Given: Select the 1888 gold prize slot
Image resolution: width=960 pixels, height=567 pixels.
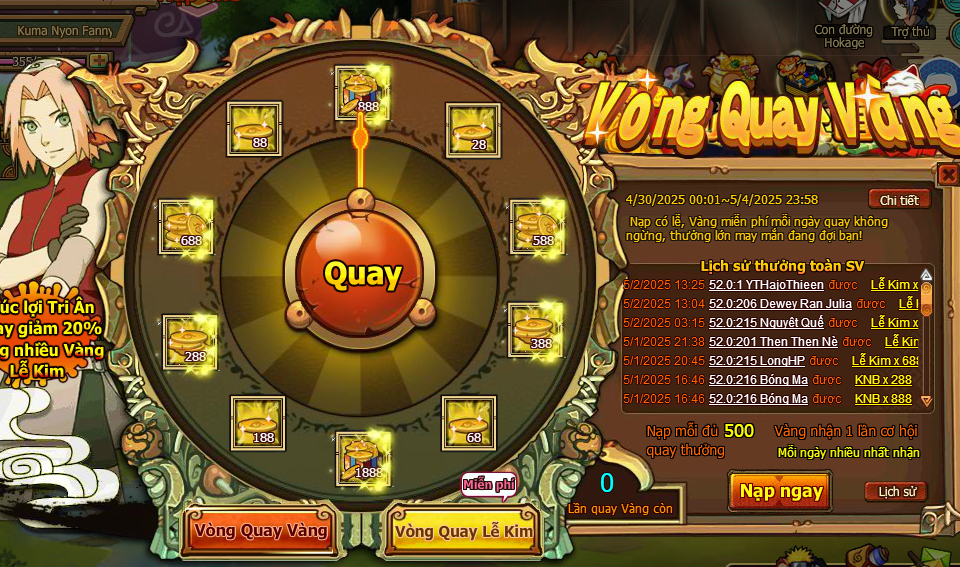Looking at the screenshot, I should (x=362, y=457).
